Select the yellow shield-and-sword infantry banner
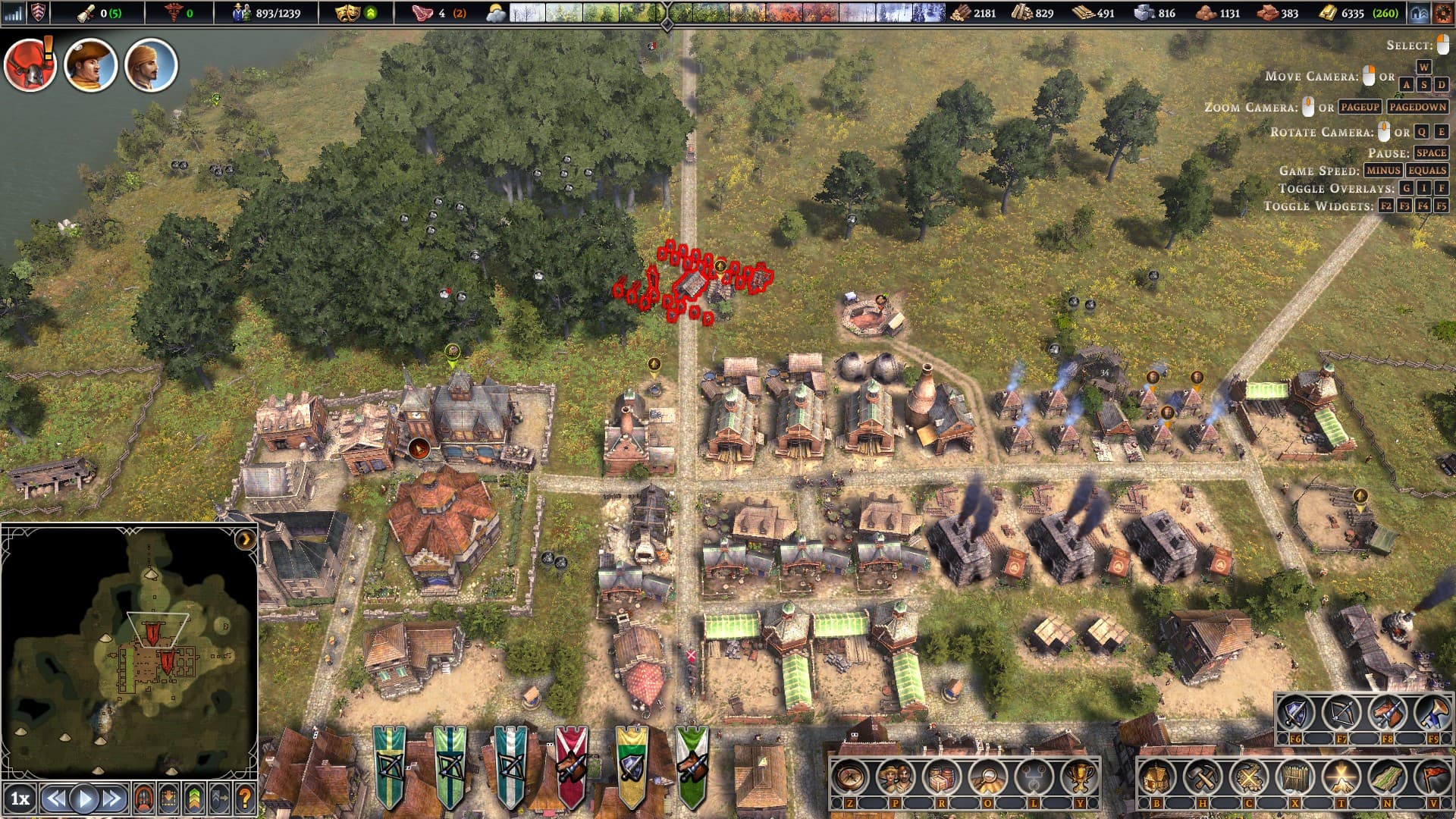Viewport: 1456px width, 819px height. pyautogui.click(x=632, y=766)
